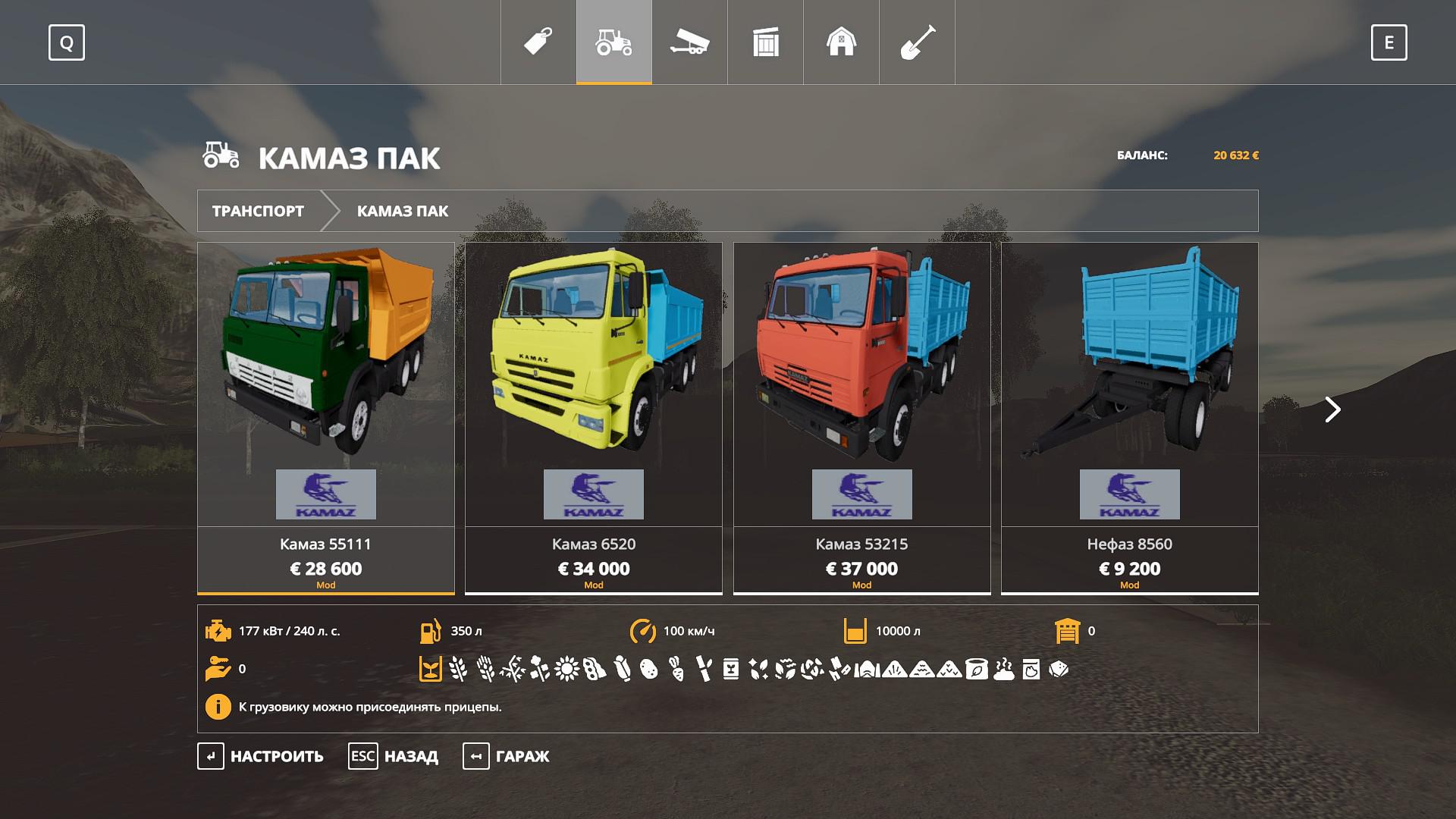Viewport: 1456px width, 819px height.
Task: Go back with the НАЗАД button
Action: [394, 756]
